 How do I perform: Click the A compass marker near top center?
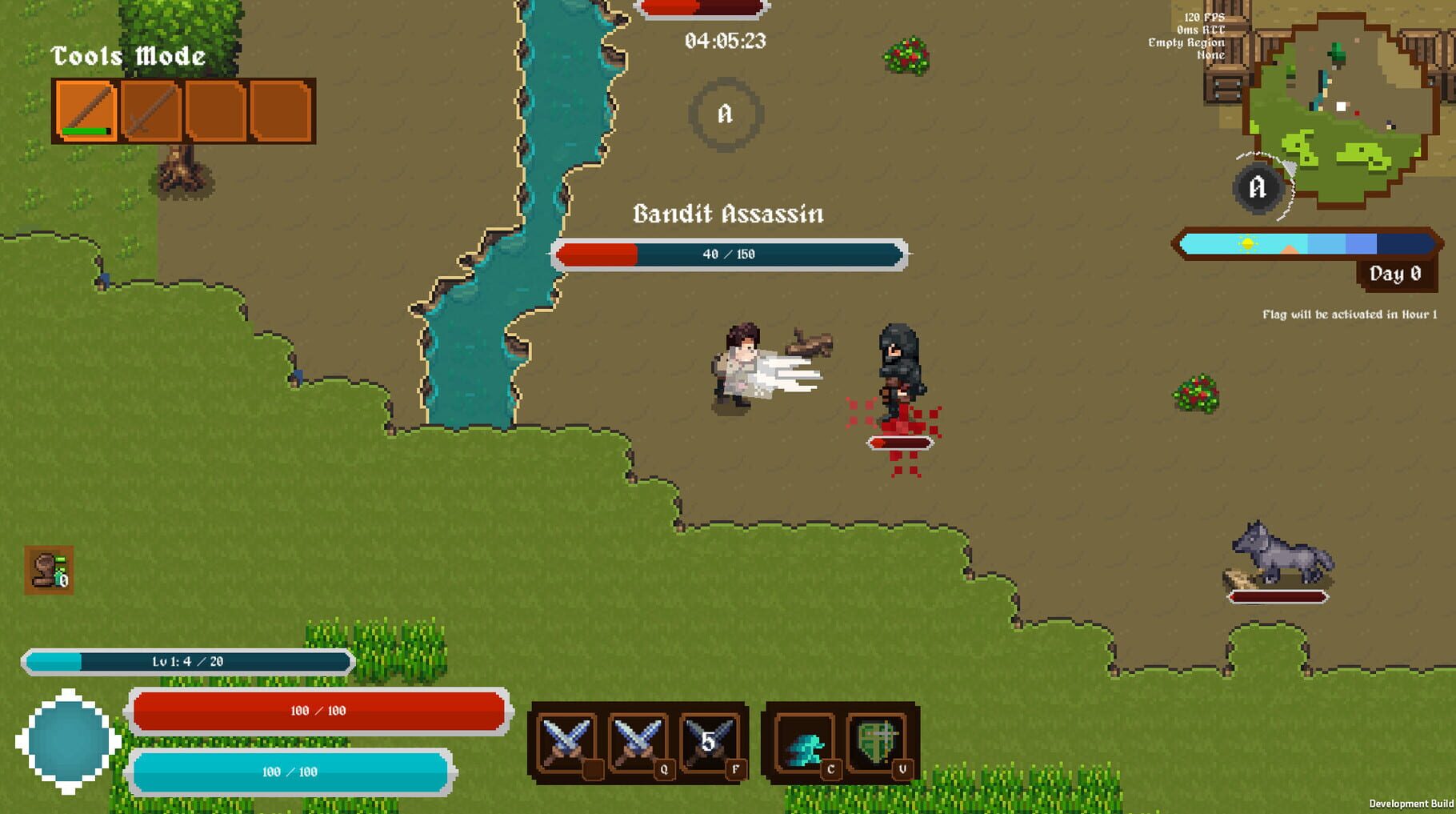point(726,116)
